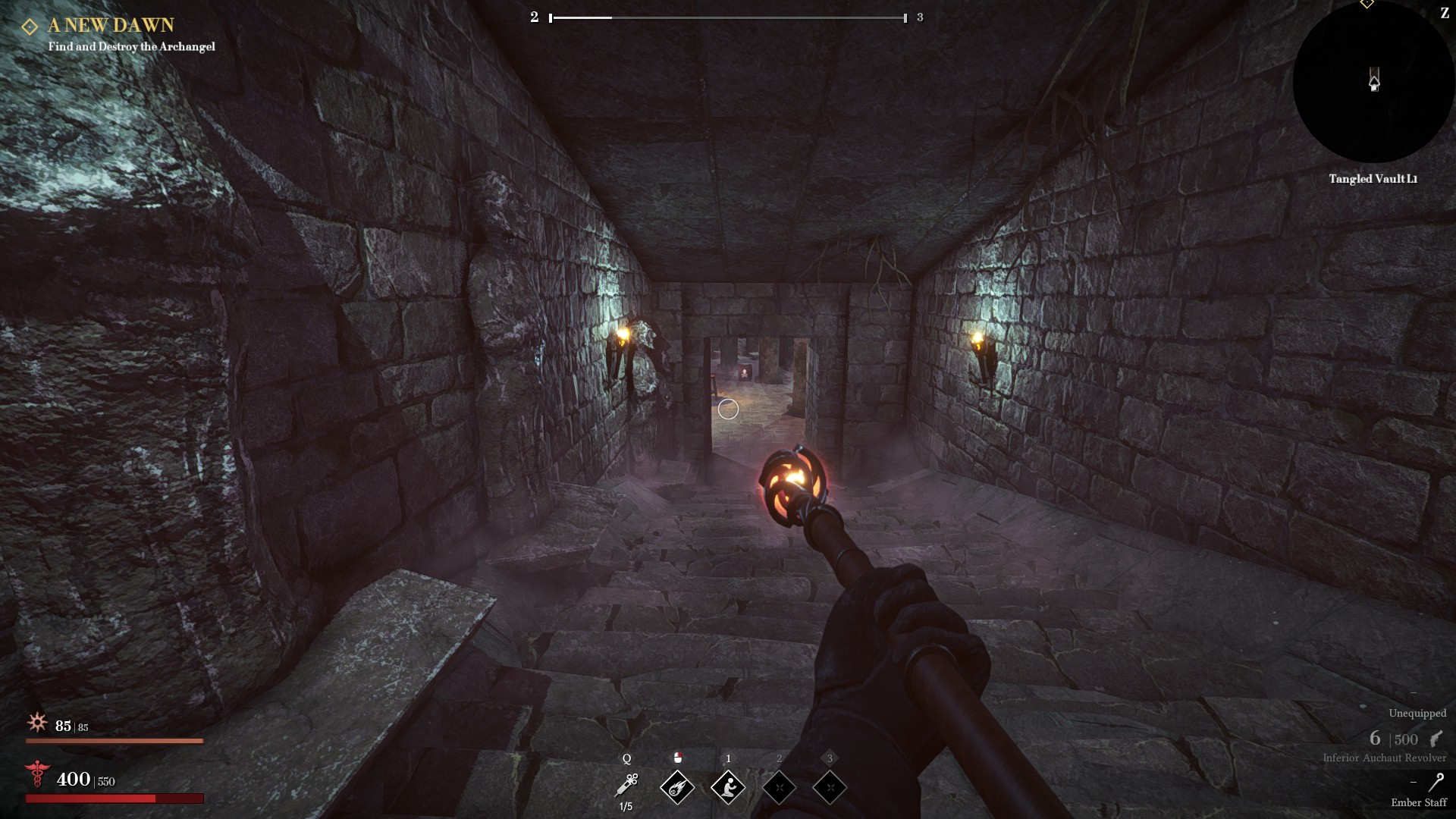This screenshot has height=819, width=1456.
Task: Open the A New Dawn quest tracker
Action: coord(111,26)
